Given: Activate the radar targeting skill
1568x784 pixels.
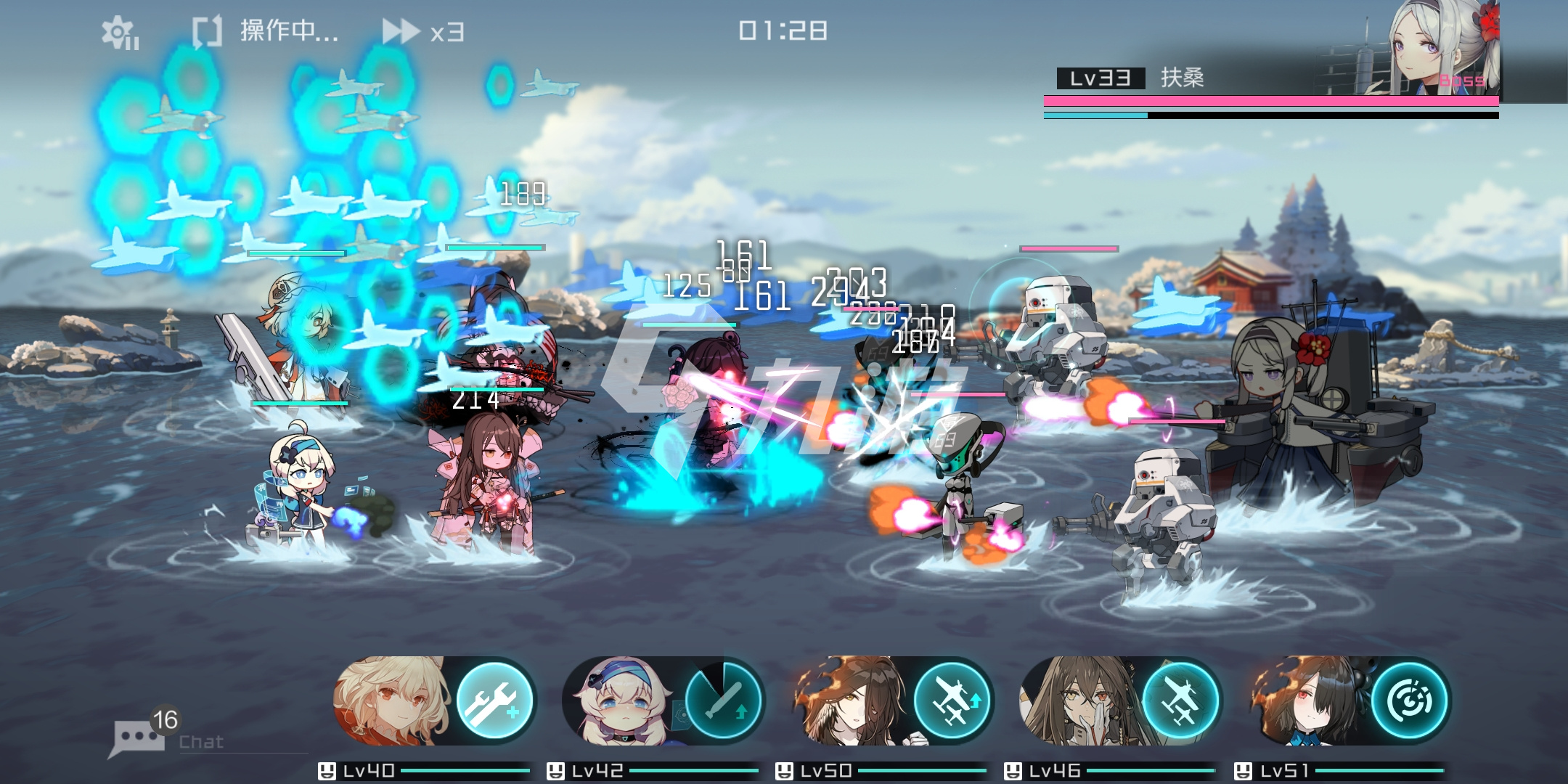Looking at the screenshot, I should coord(1409,700).
